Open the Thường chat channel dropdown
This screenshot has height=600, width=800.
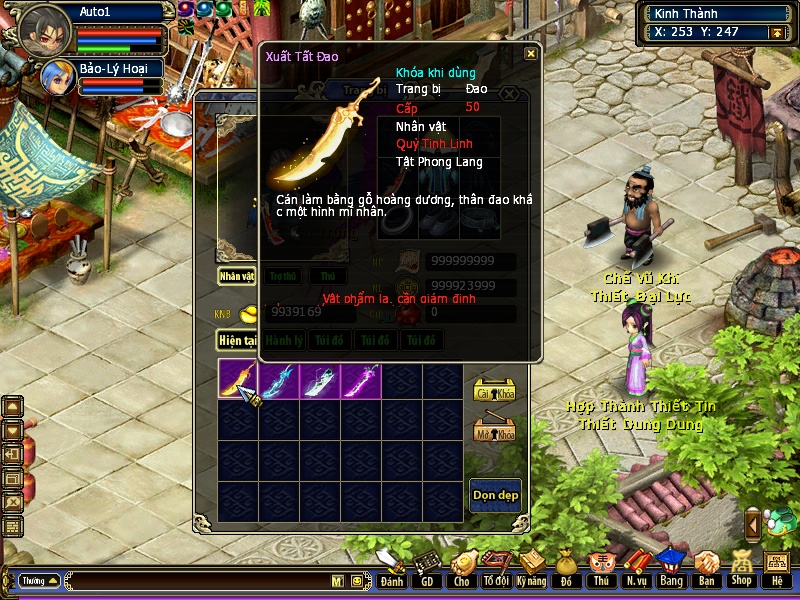tap(39, 580)
